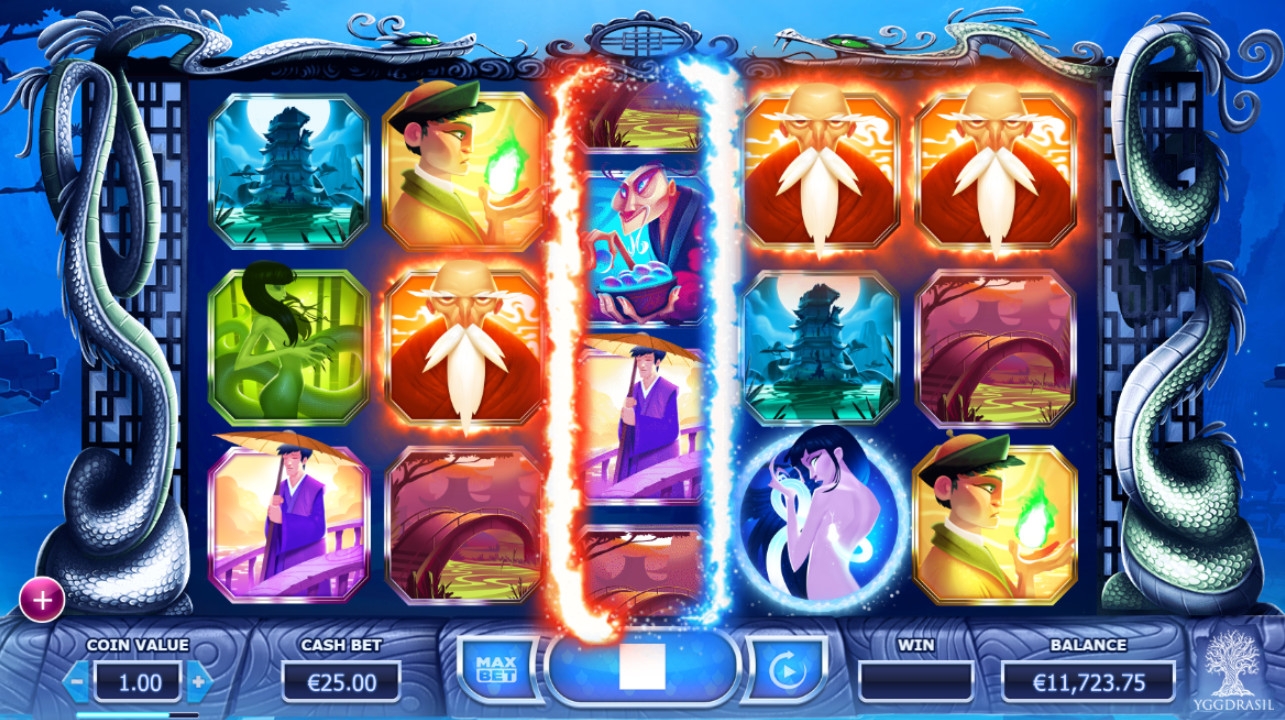Stop the spinning reels
Screen dimensions: 1285x720
tap(642, 668)
